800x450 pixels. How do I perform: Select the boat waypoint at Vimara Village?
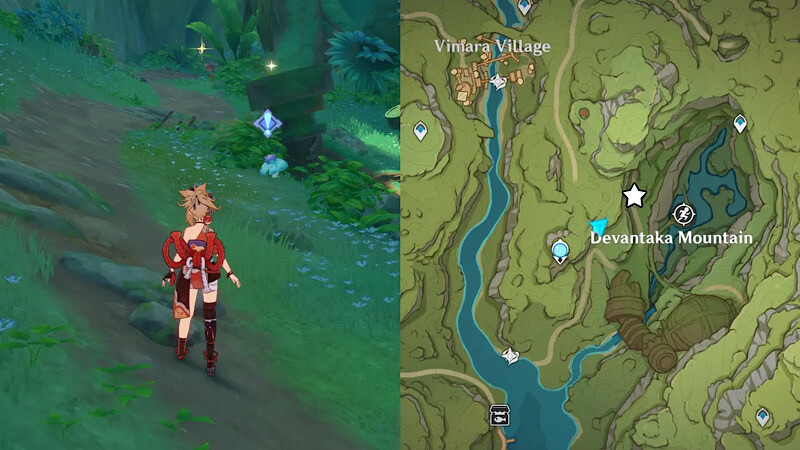pos(497,83)
